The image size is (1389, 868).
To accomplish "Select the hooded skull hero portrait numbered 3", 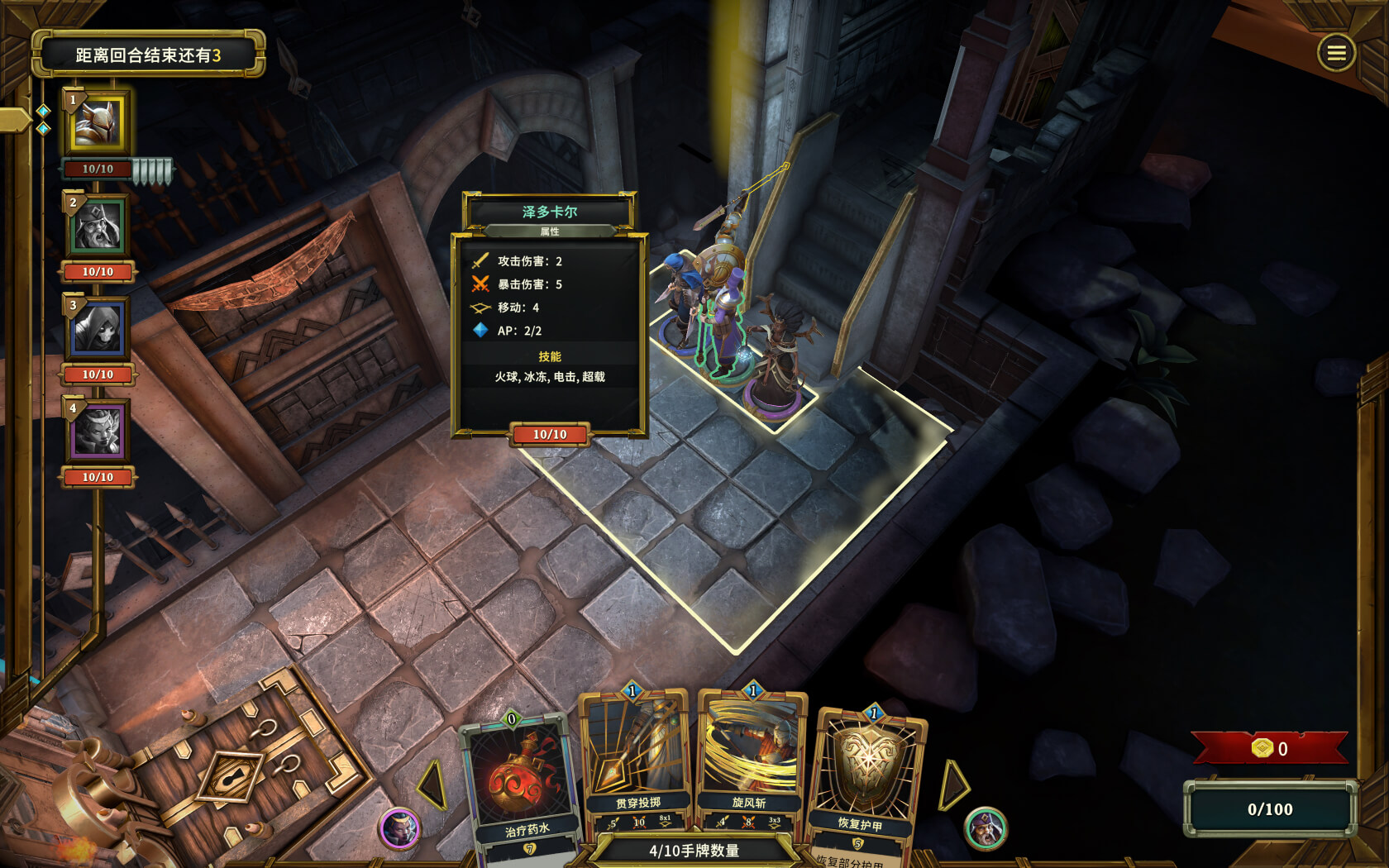I will [x=98, y=328].
